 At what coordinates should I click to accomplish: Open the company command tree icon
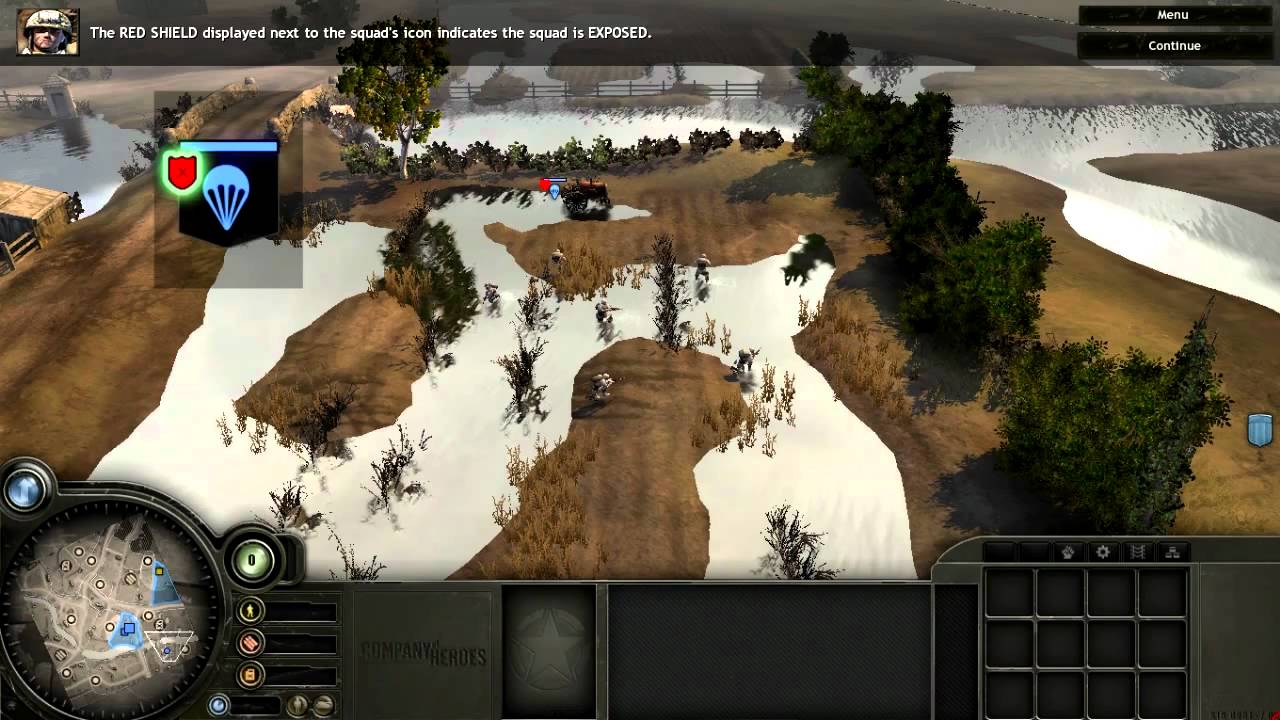point(1172,551)
